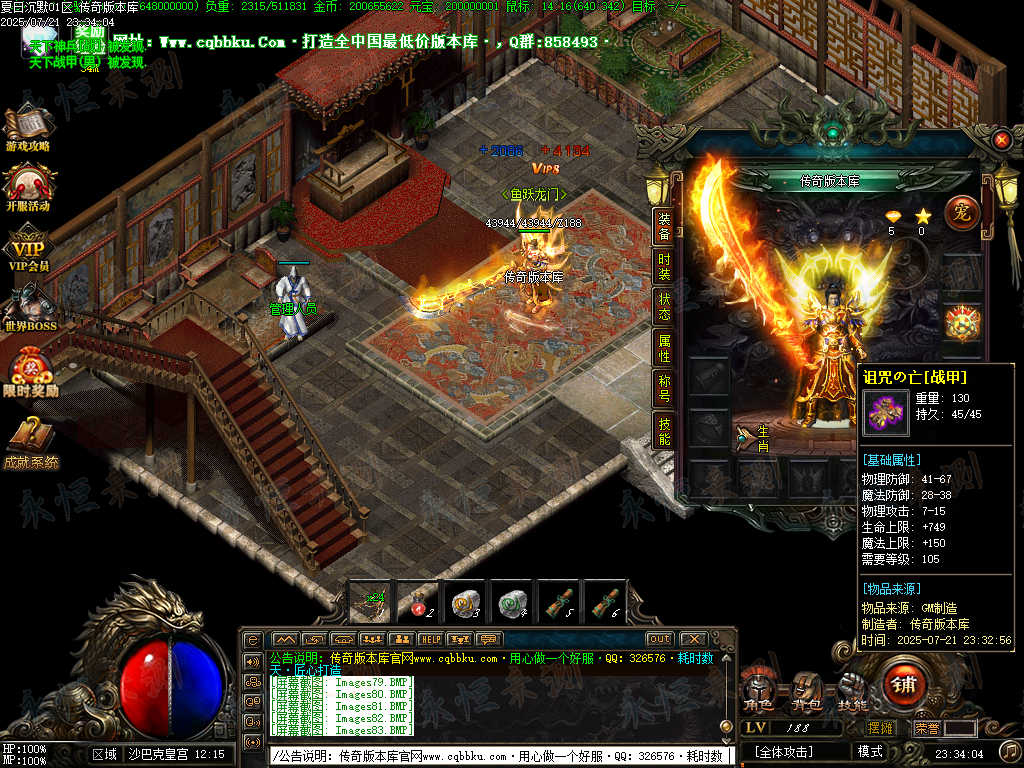Image resolution: width=1024 pixels, height=768 pixels.
Task: Open the 游戏攻略 game guide
Action: tap(29, 129)
